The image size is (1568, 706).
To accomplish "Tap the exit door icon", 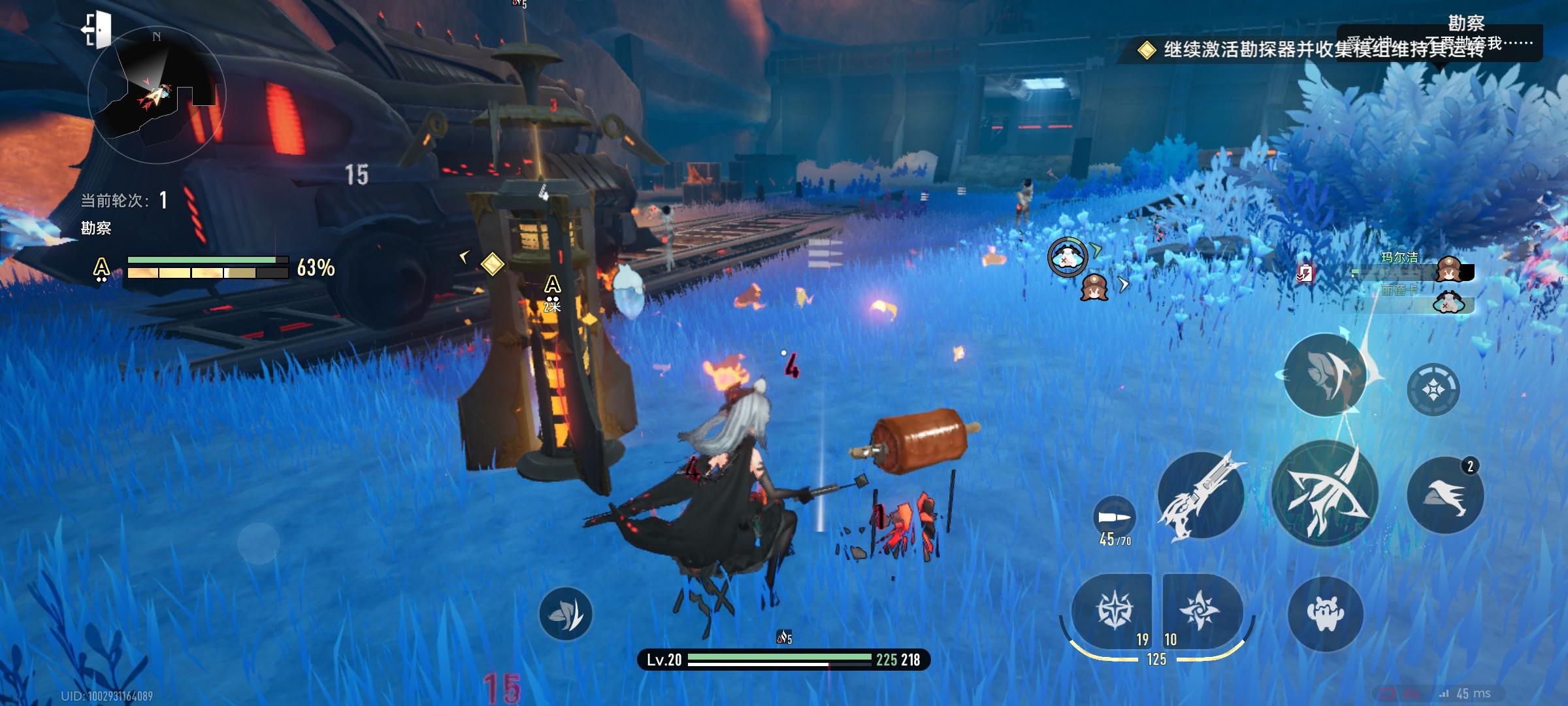I will click(96, 29).
